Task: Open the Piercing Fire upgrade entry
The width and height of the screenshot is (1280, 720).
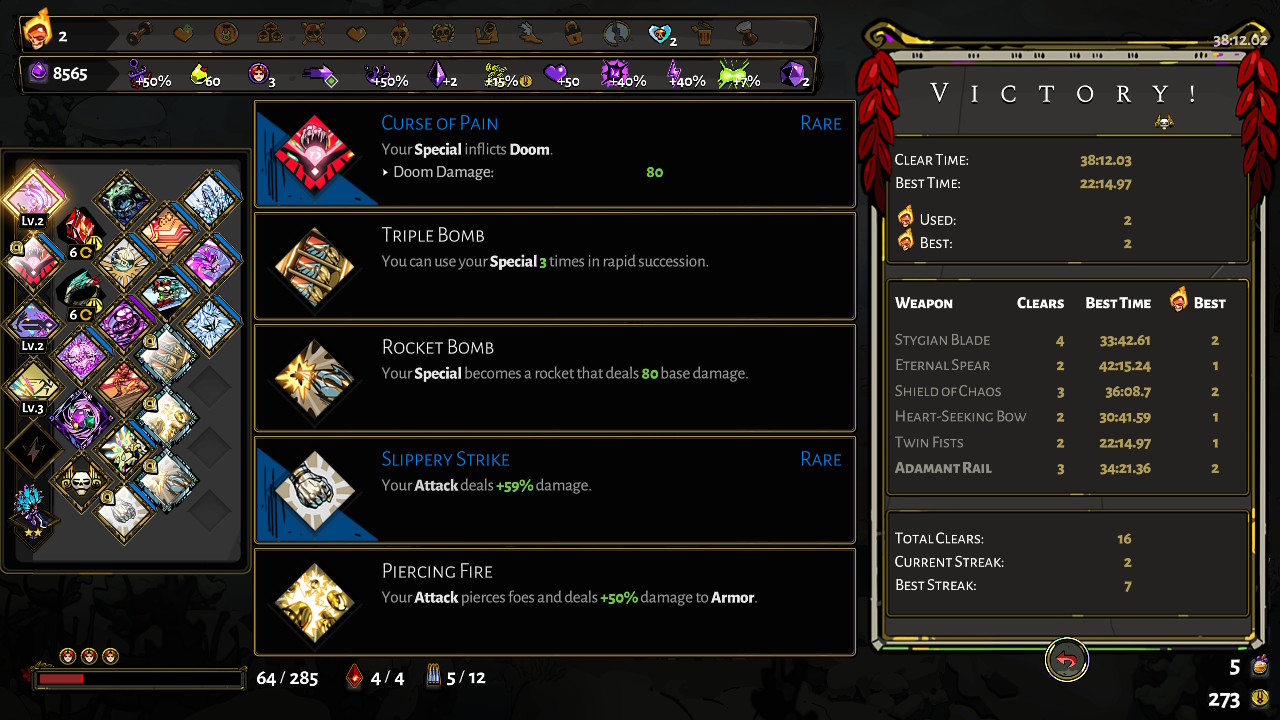Action: pyautogui.click(x=555, y=602)
